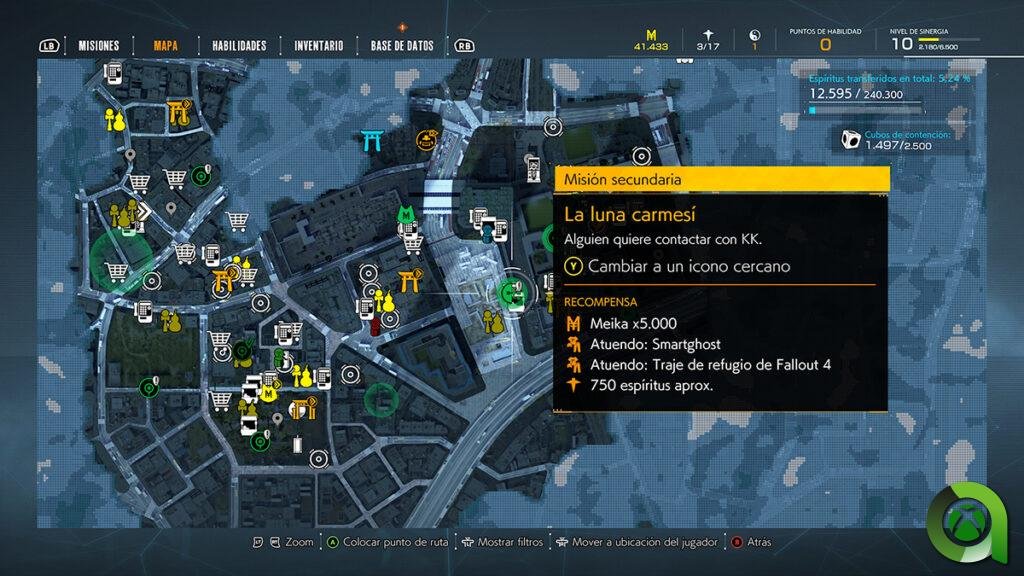The image size is (1024, 576).
Task: Open the Misiones tab
Action: [99, 45]
